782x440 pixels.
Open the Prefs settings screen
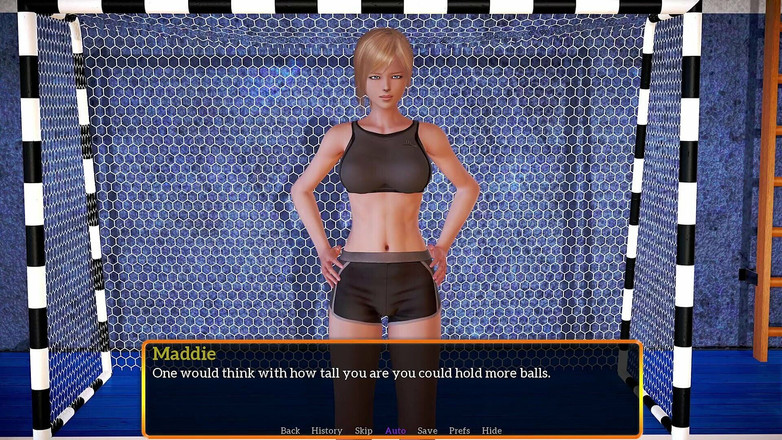459,431
